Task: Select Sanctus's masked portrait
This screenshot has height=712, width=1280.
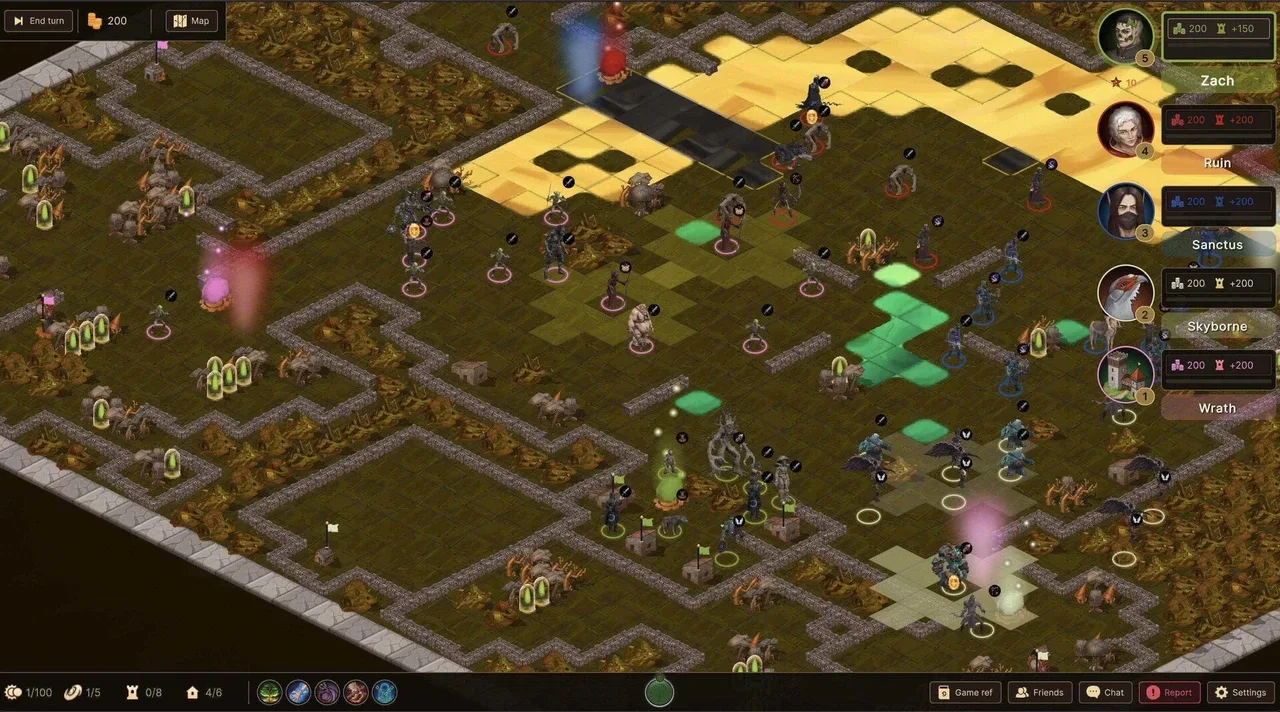Action: 1125,211
